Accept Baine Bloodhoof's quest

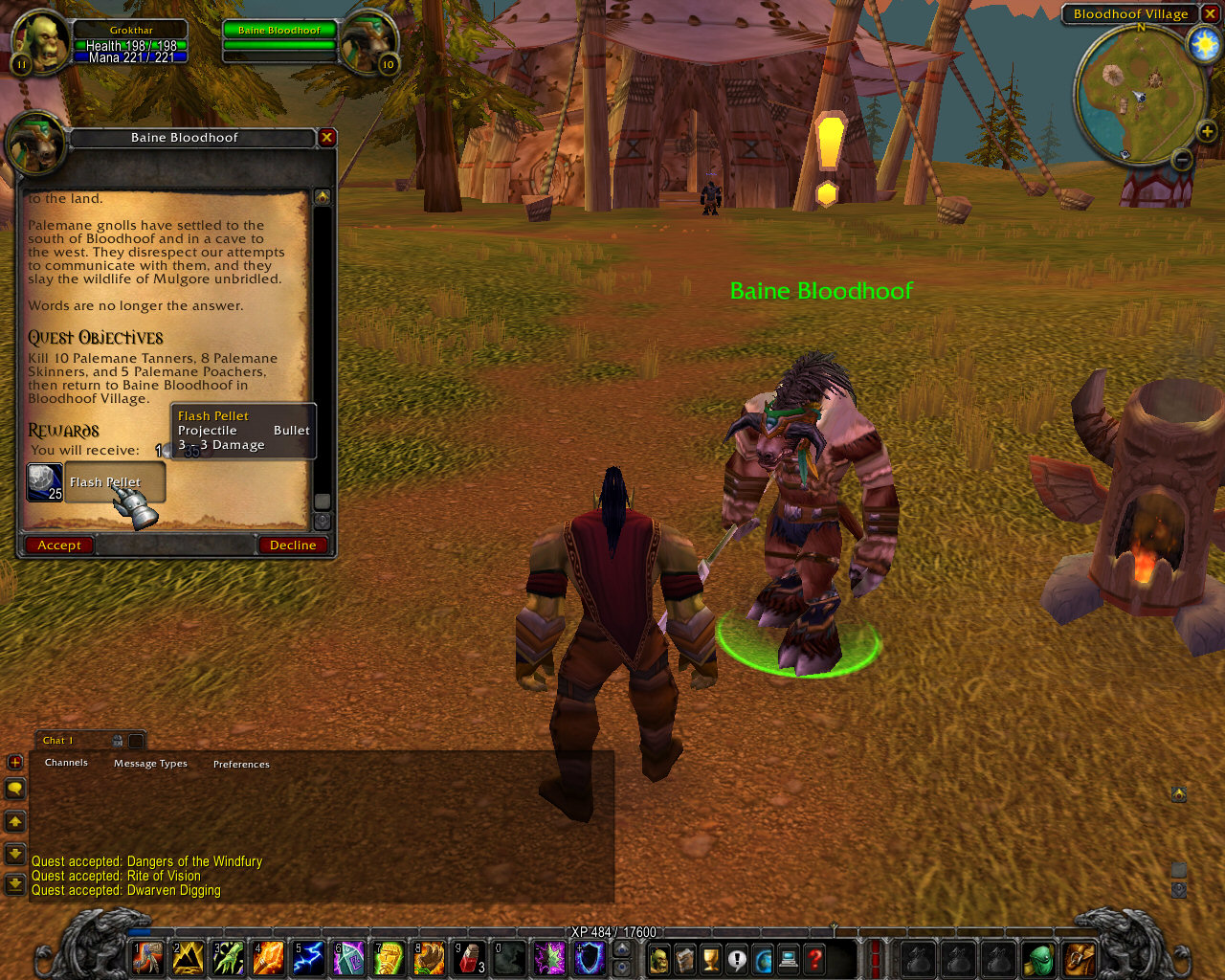(x=58, y=545)
